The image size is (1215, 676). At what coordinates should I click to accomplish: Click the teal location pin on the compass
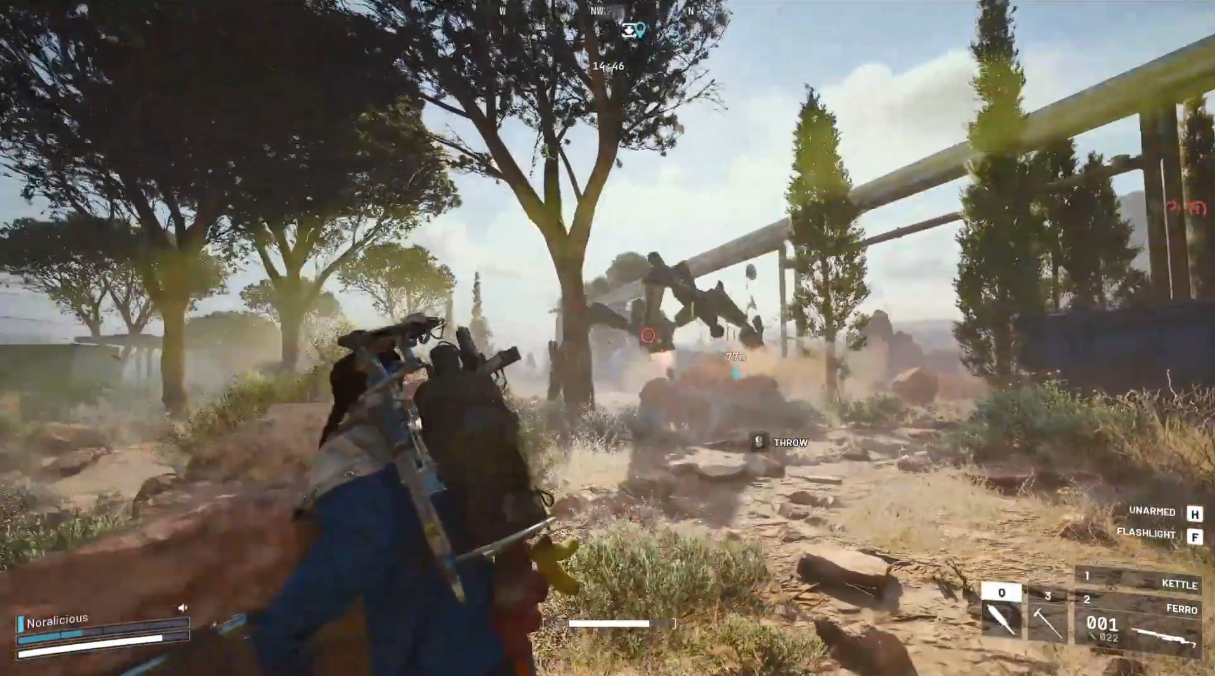pos(640,30)
